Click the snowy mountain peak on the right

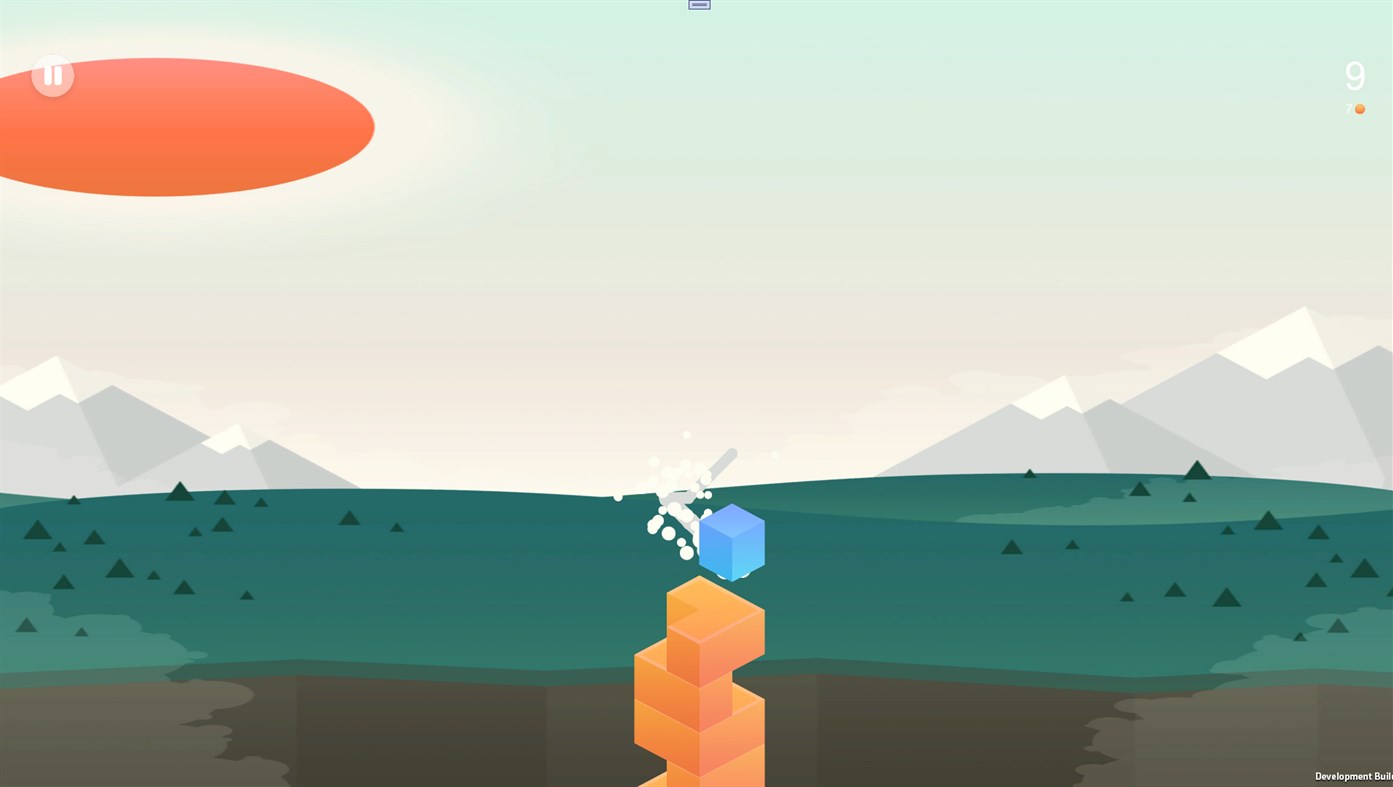click(1290, 330)
